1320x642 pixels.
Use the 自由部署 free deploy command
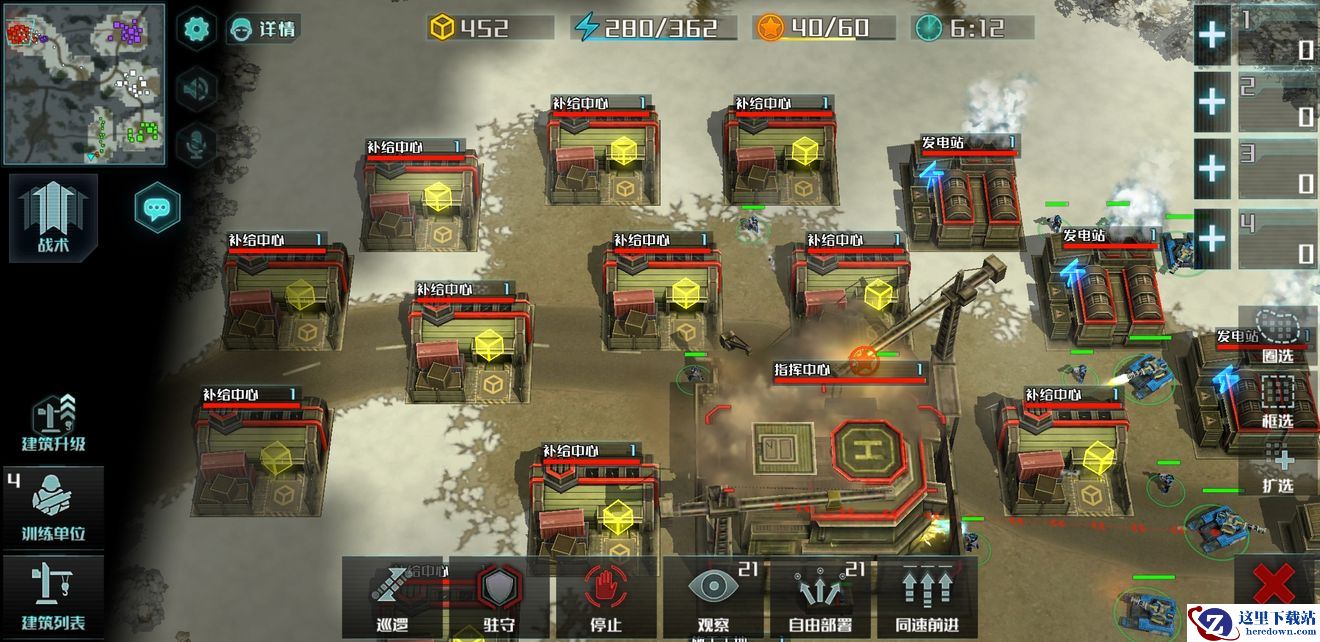point(820,597)
